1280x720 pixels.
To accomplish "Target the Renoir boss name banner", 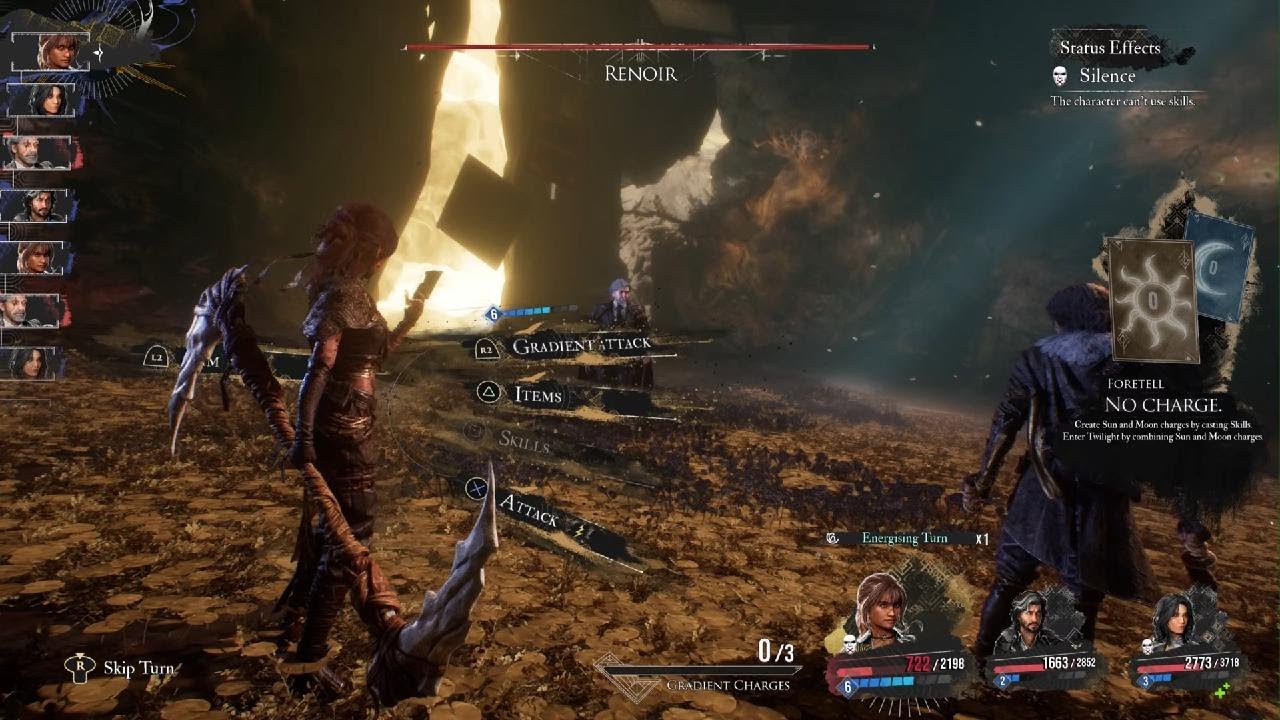I will (x=640, y=74).
